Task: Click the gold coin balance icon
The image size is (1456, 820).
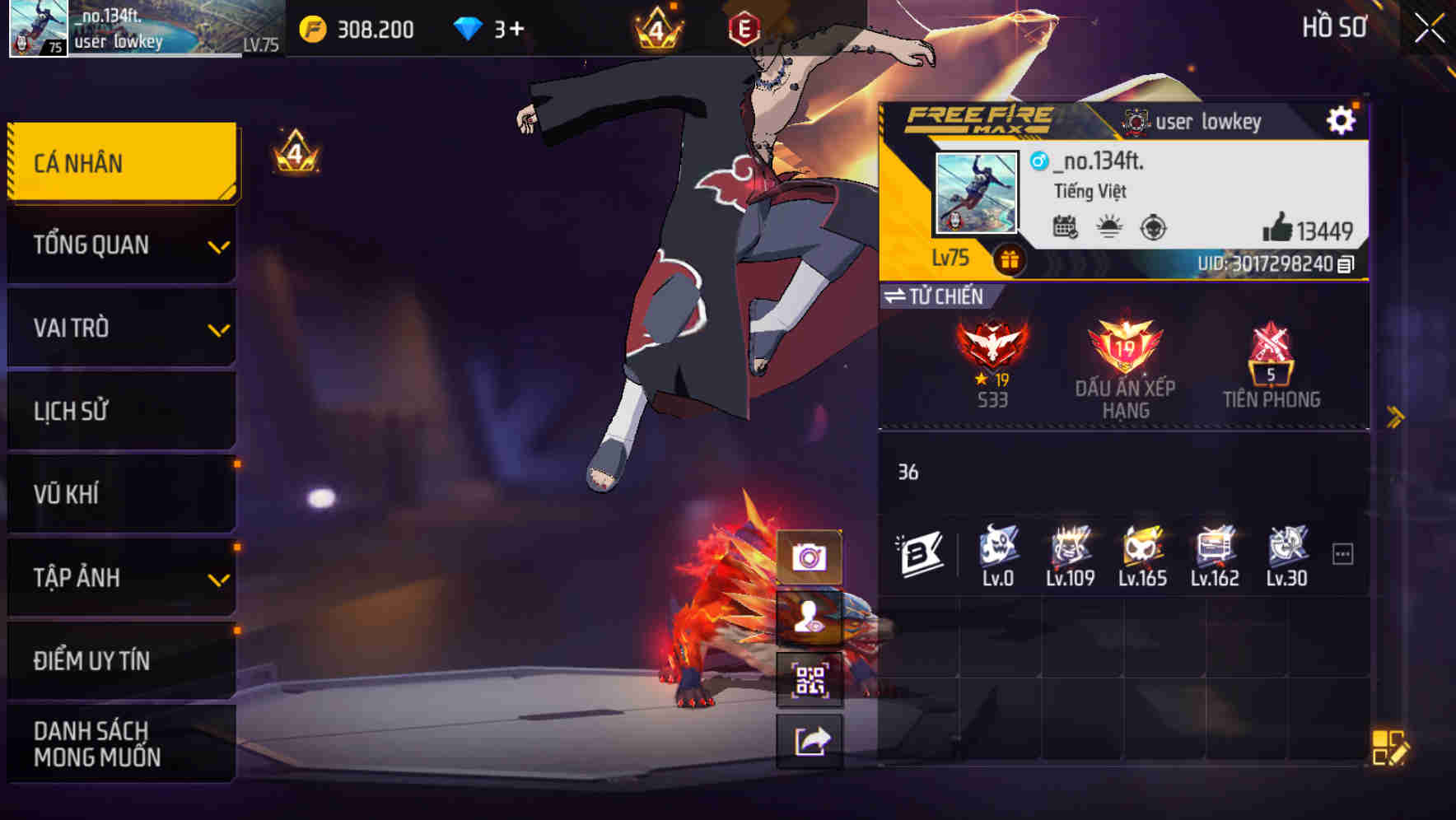Action: (311, 27)
